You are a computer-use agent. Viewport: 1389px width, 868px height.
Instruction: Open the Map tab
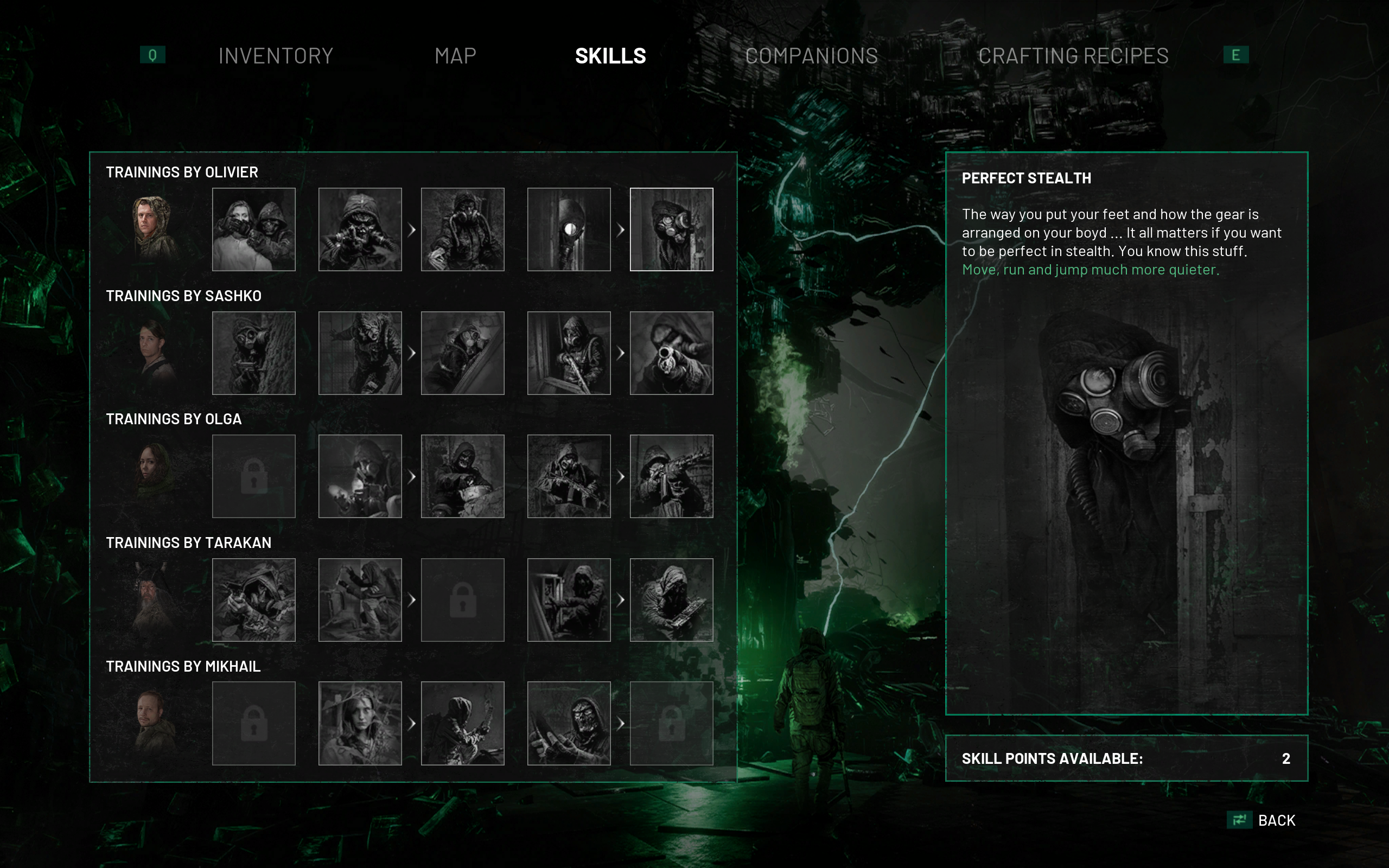[x=455, y=56]
